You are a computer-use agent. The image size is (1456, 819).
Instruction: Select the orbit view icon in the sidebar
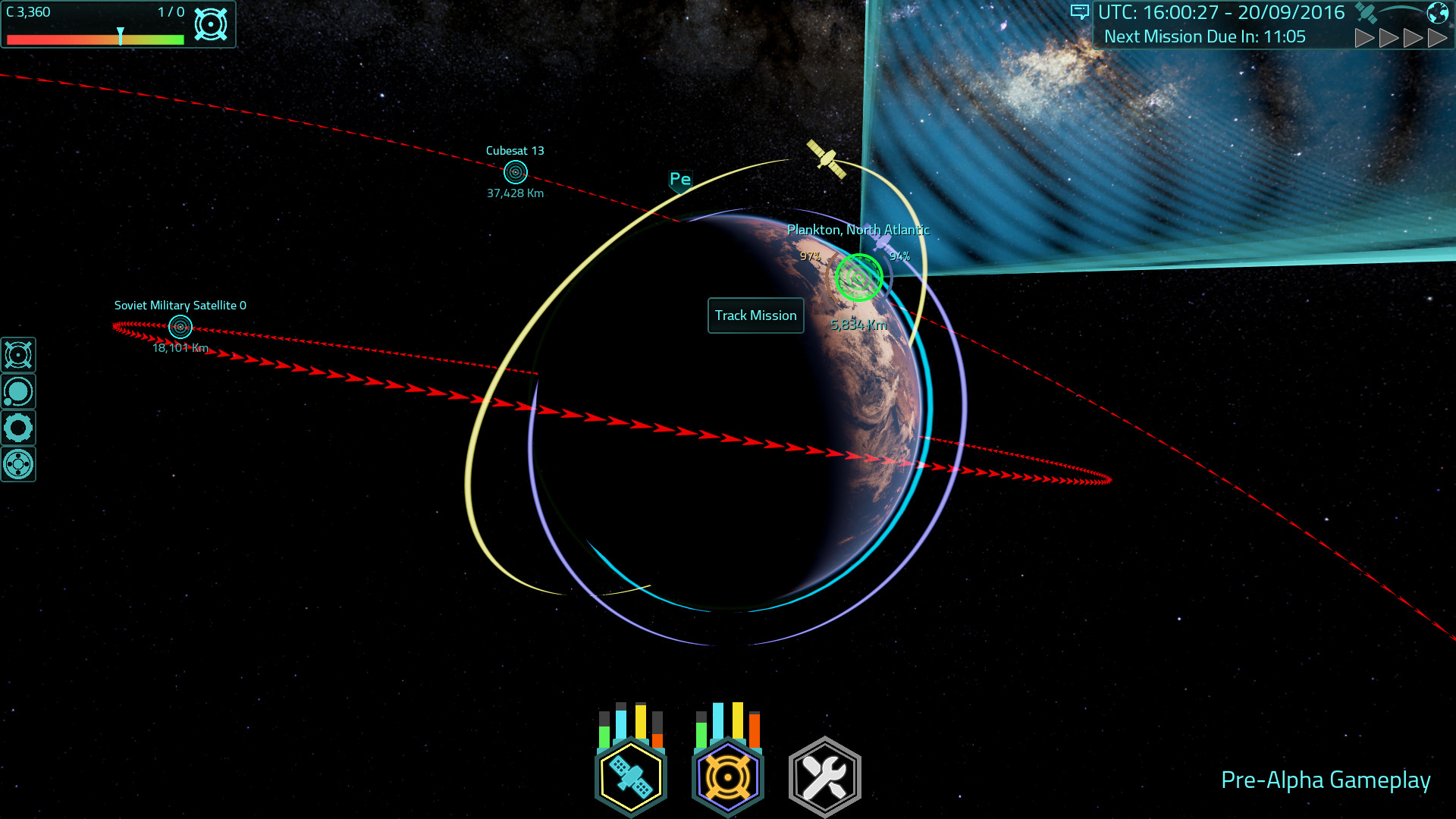pos(18,391)
